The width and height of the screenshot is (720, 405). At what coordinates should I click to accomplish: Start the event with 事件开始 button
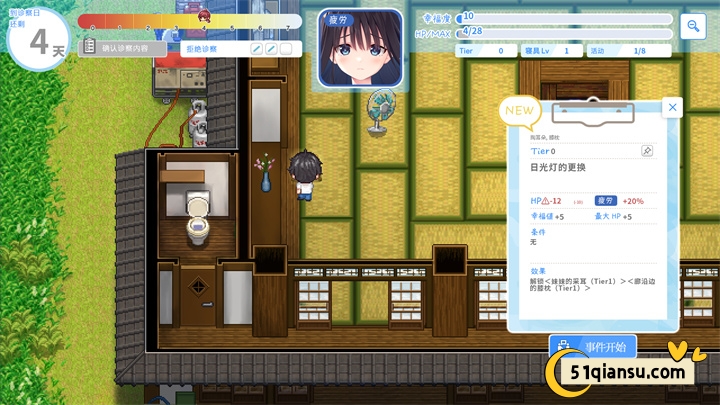[593, 347]
